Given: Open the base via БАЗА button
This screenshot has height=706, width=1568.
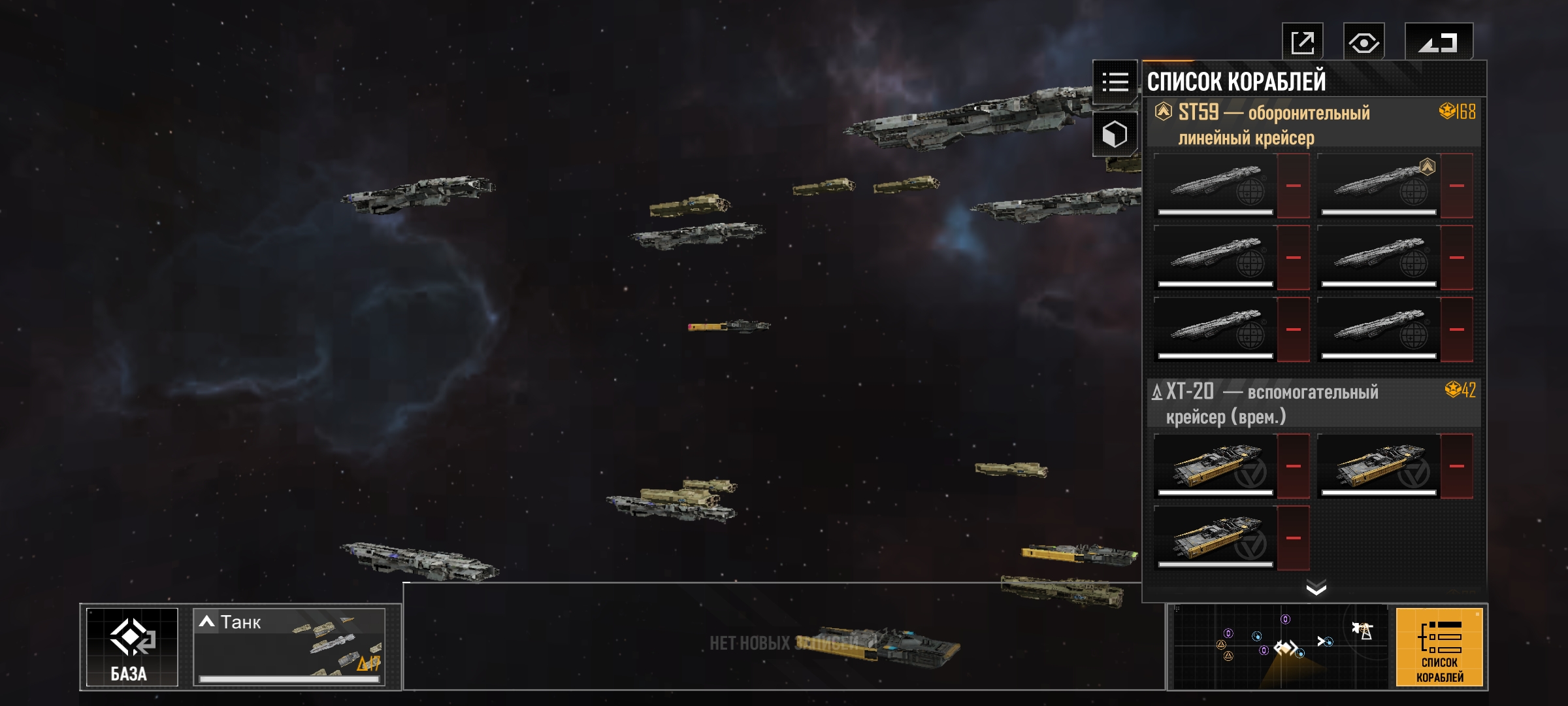Looking at the screenshot, I should 132,647.
